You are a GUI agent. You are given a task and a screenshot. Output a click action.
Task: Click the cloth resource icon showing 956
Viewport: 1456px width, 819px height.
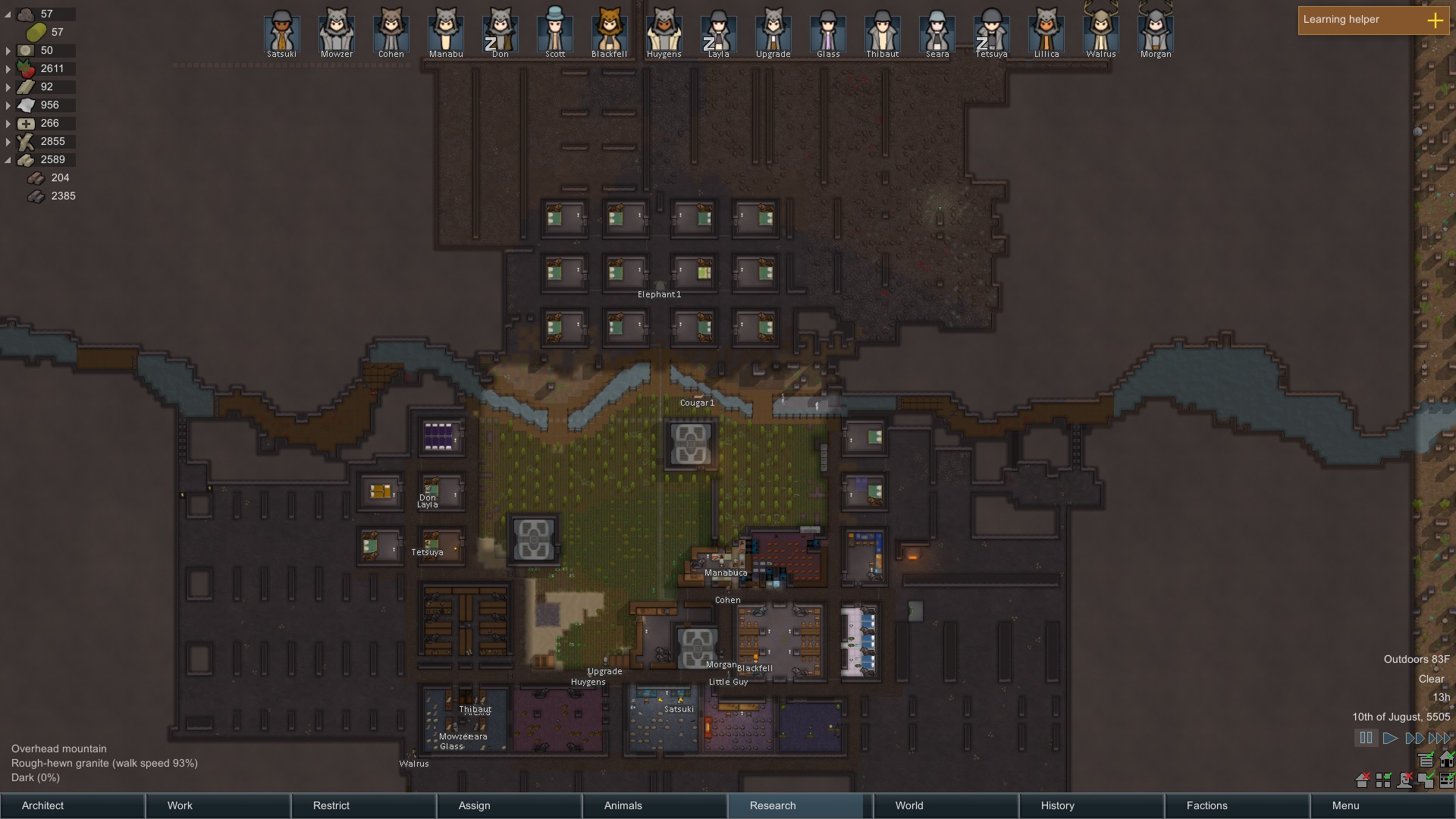(26, 105)
